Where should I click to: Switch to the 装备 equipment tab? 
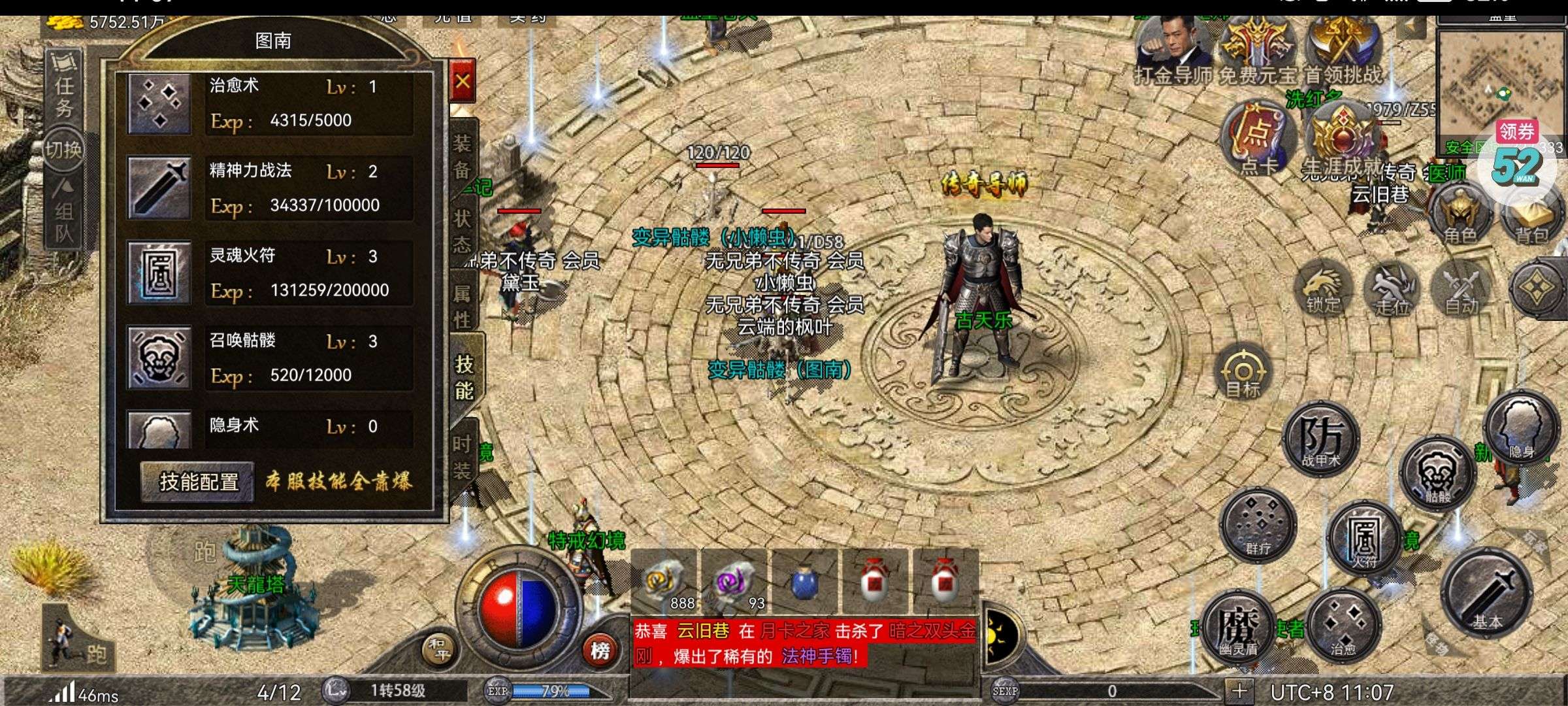tap(463, 157)
